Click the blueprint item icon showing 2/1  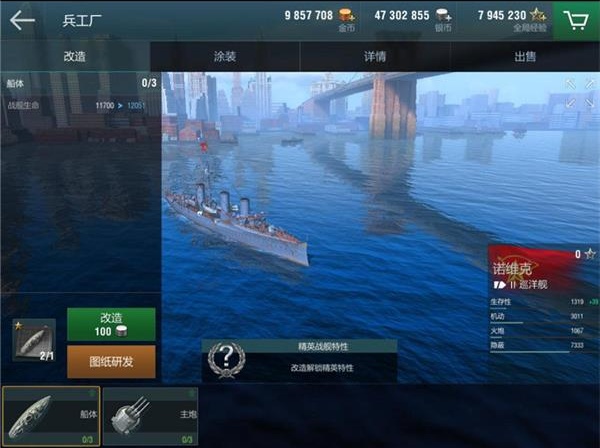[34, 339]
